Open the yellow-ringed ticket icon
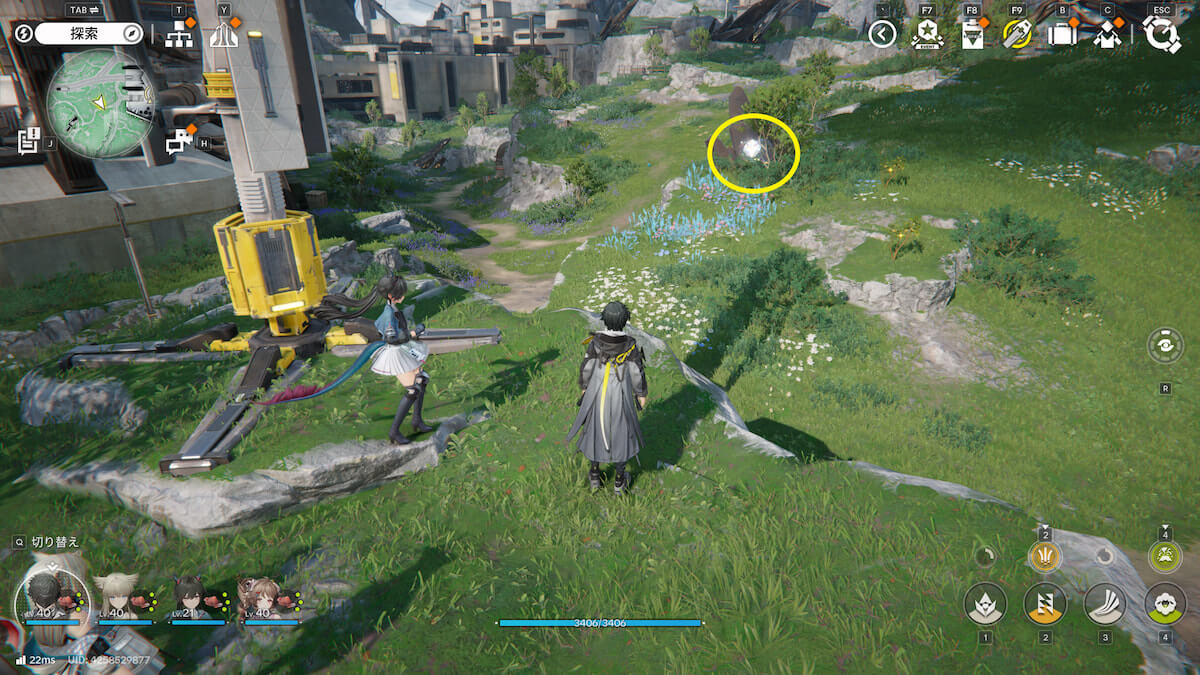The image size is (1200, 675). tap(1017, 35)
